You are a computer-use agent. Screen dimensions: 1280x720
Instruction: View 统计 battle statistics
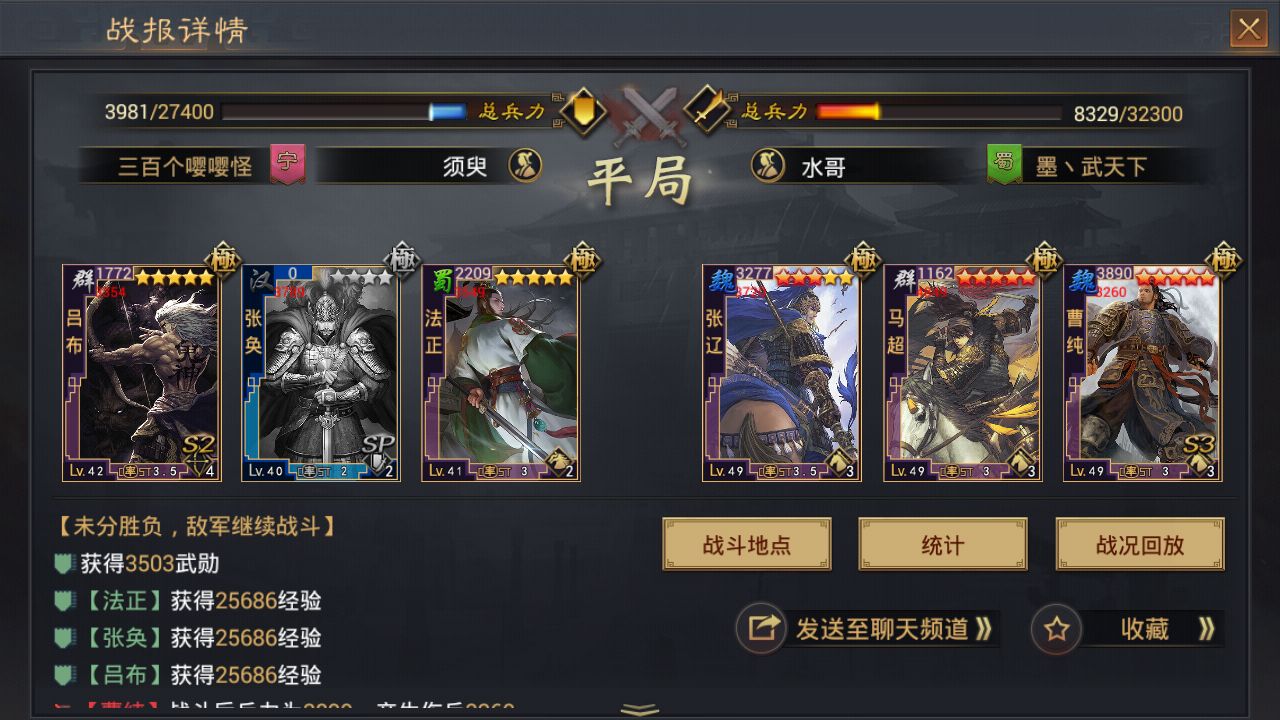[941, 545]
